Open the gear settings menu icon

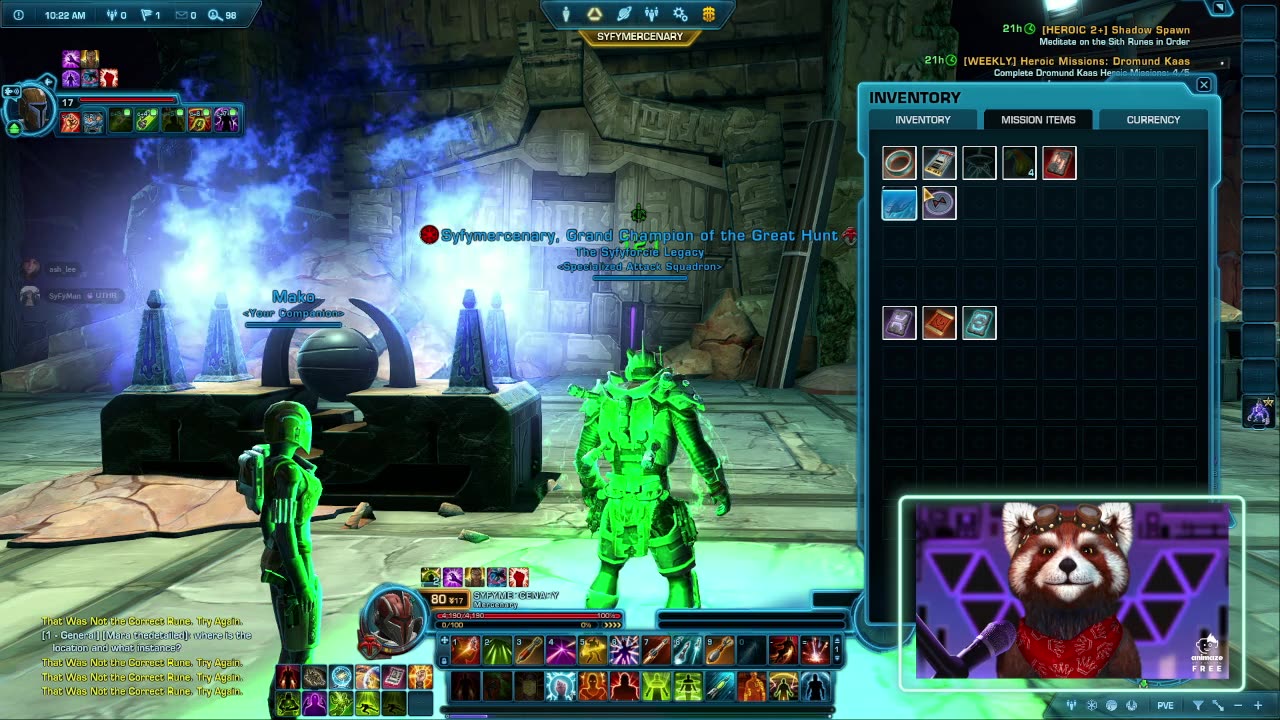pos(680,14)
